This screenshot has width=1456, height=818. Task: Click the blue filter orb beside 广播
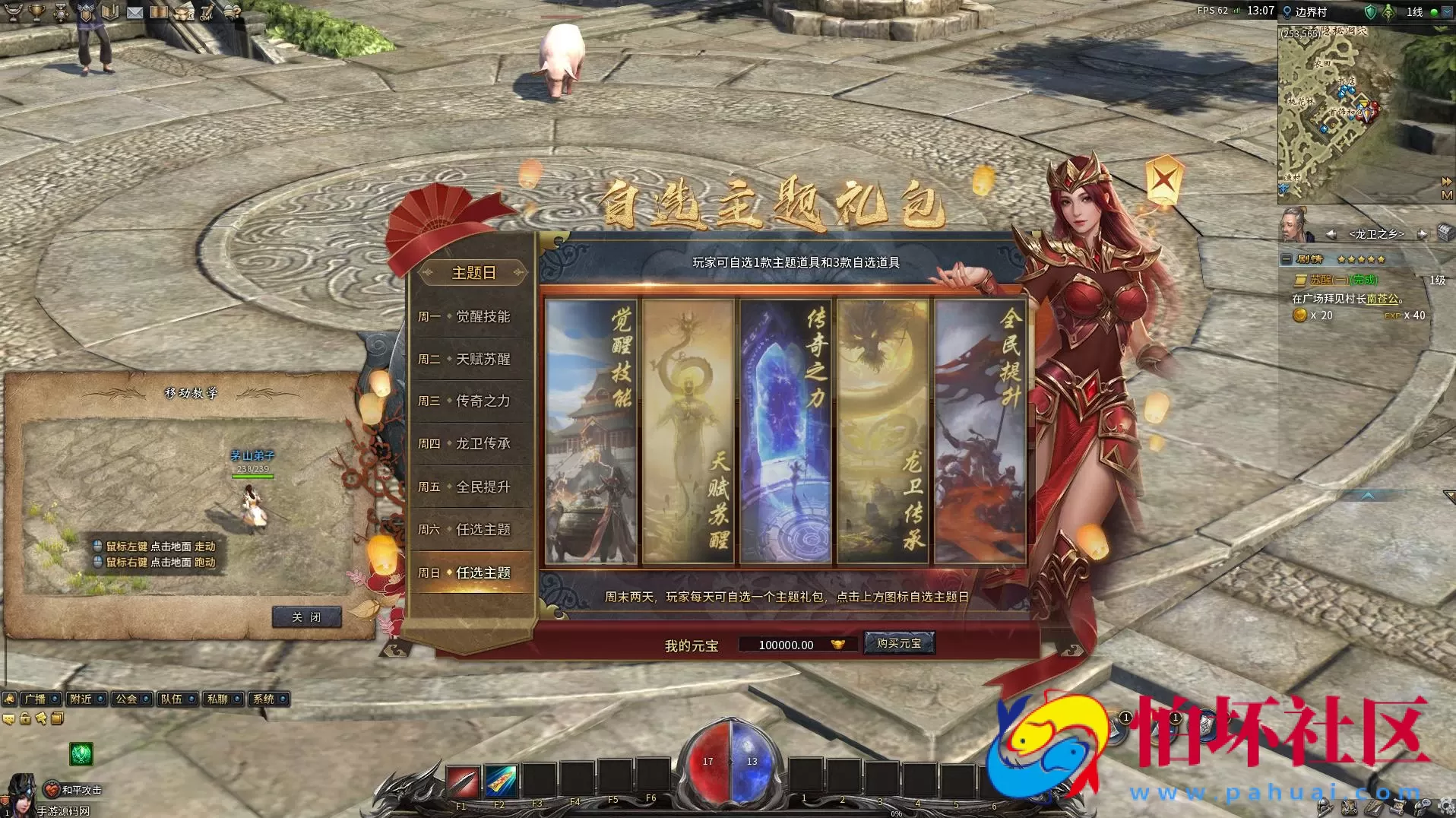coord(55,699)
